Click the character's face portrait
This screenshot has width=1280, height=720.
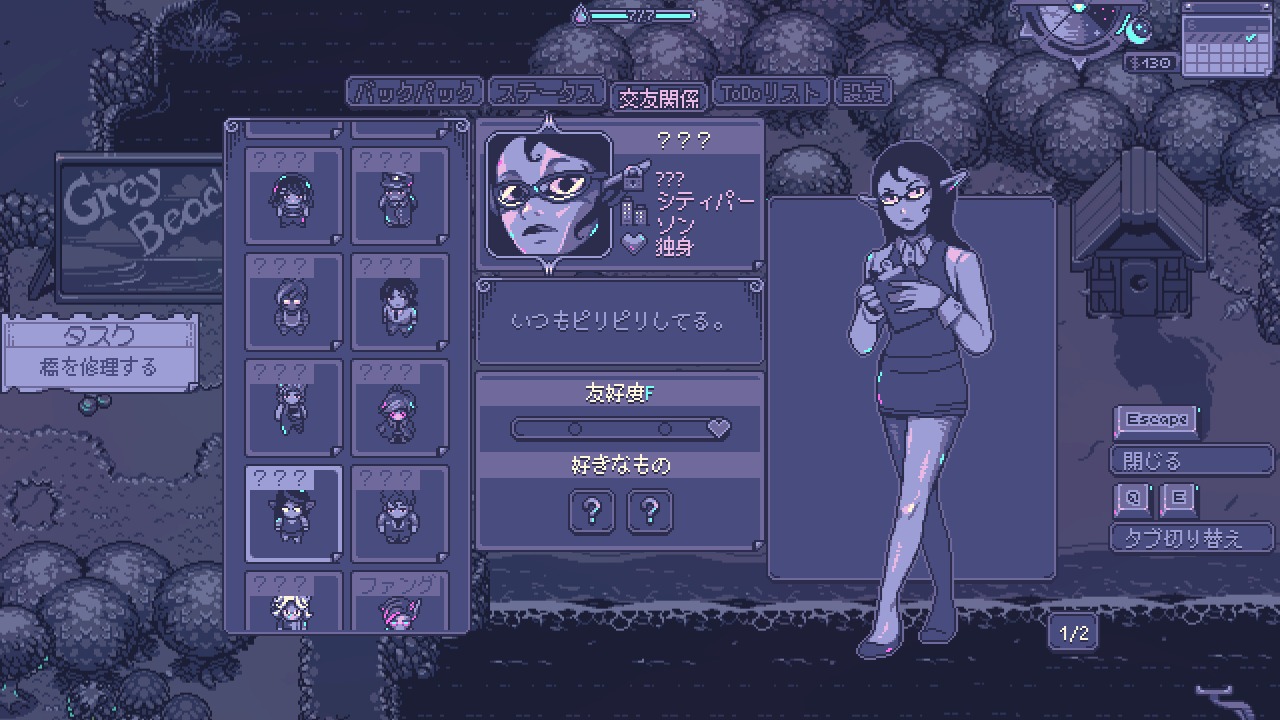click(x=548, y=196)
